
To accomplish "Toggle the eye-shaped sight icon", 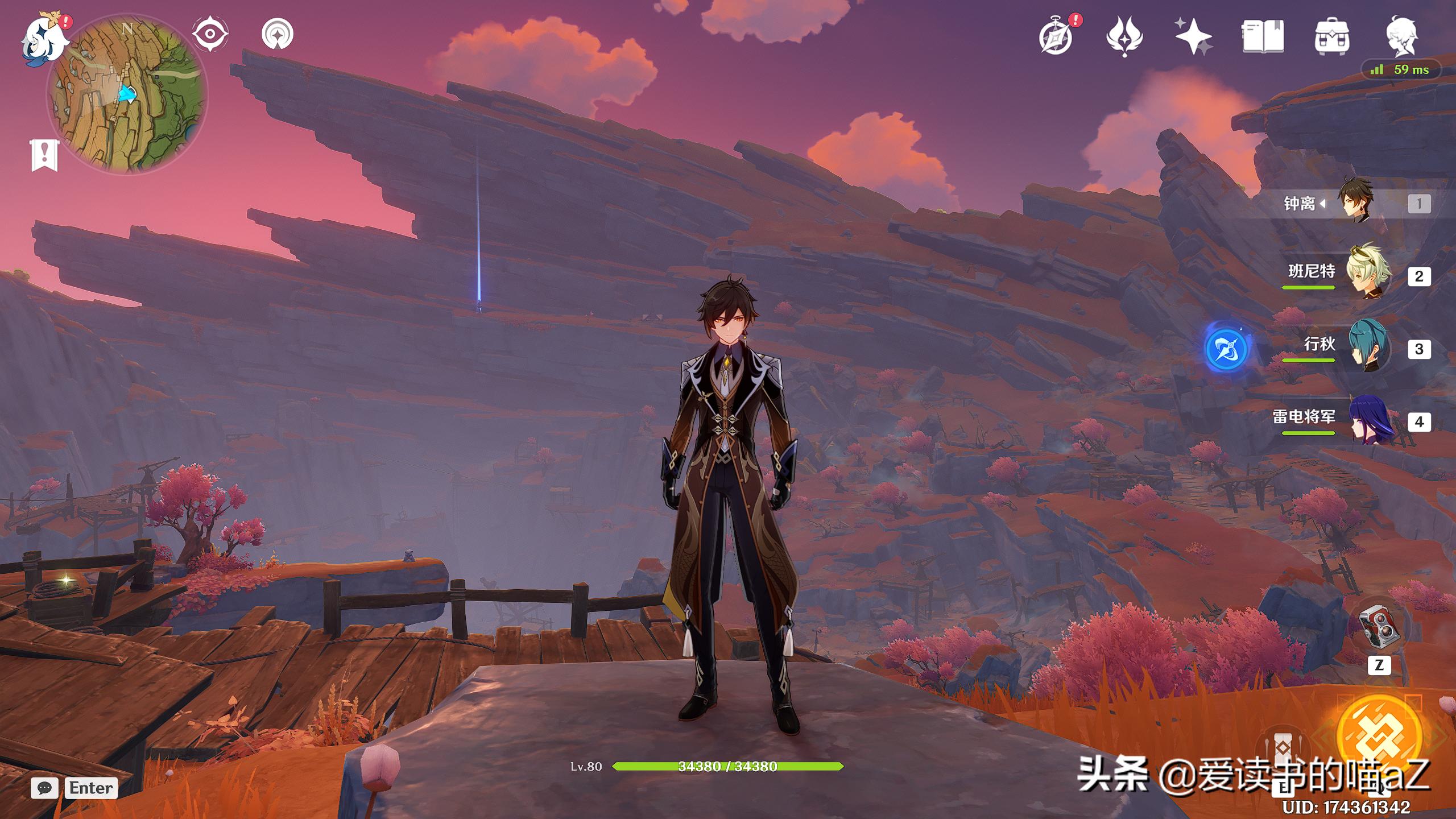I will coord(210,34).
